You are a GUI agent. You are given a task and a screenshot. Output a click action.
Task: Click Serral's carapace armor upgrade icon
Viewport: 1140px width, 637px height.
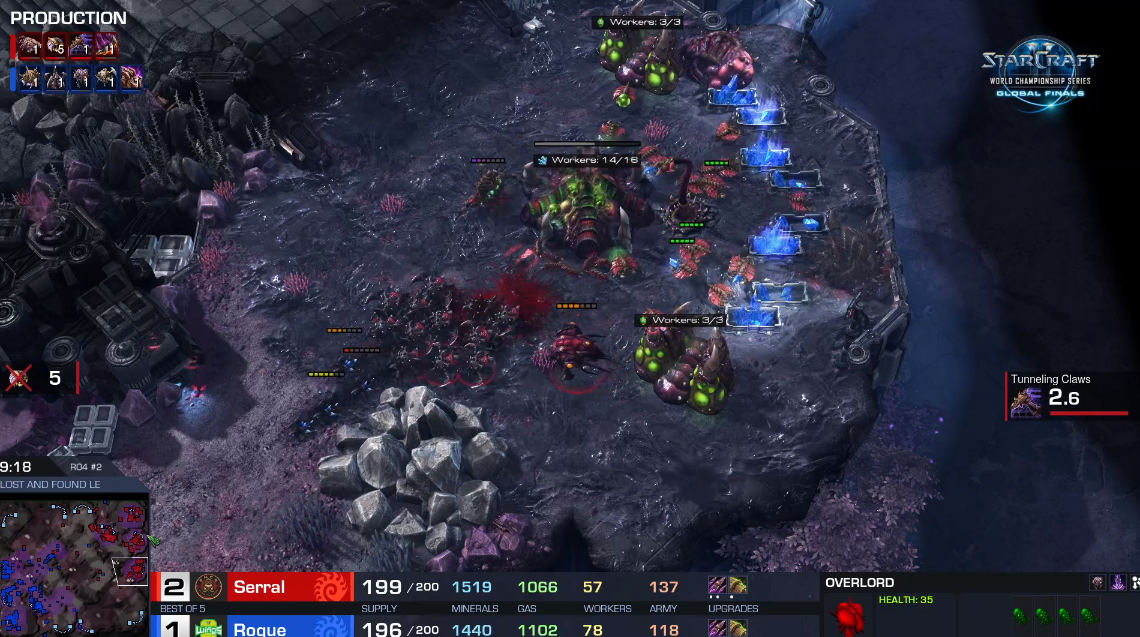(737, 586)
